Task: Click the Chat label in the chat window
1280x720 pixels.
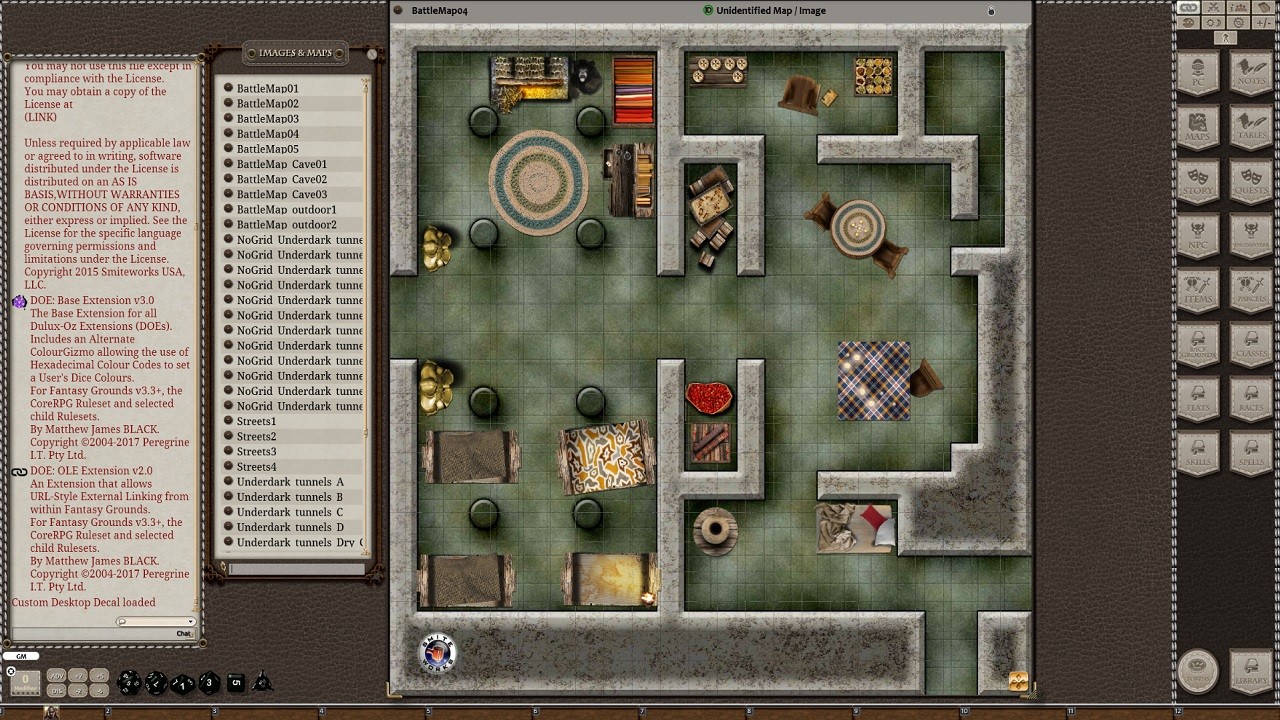Action: coord(184,633)
